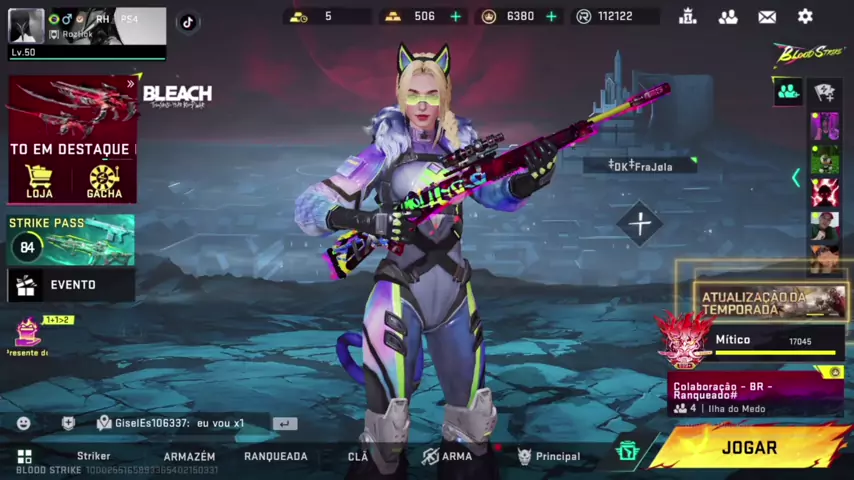The height and width of the screenshot is (480, 854).
Task: Open the mail envelope inbox
Action: tap(767, 16)
